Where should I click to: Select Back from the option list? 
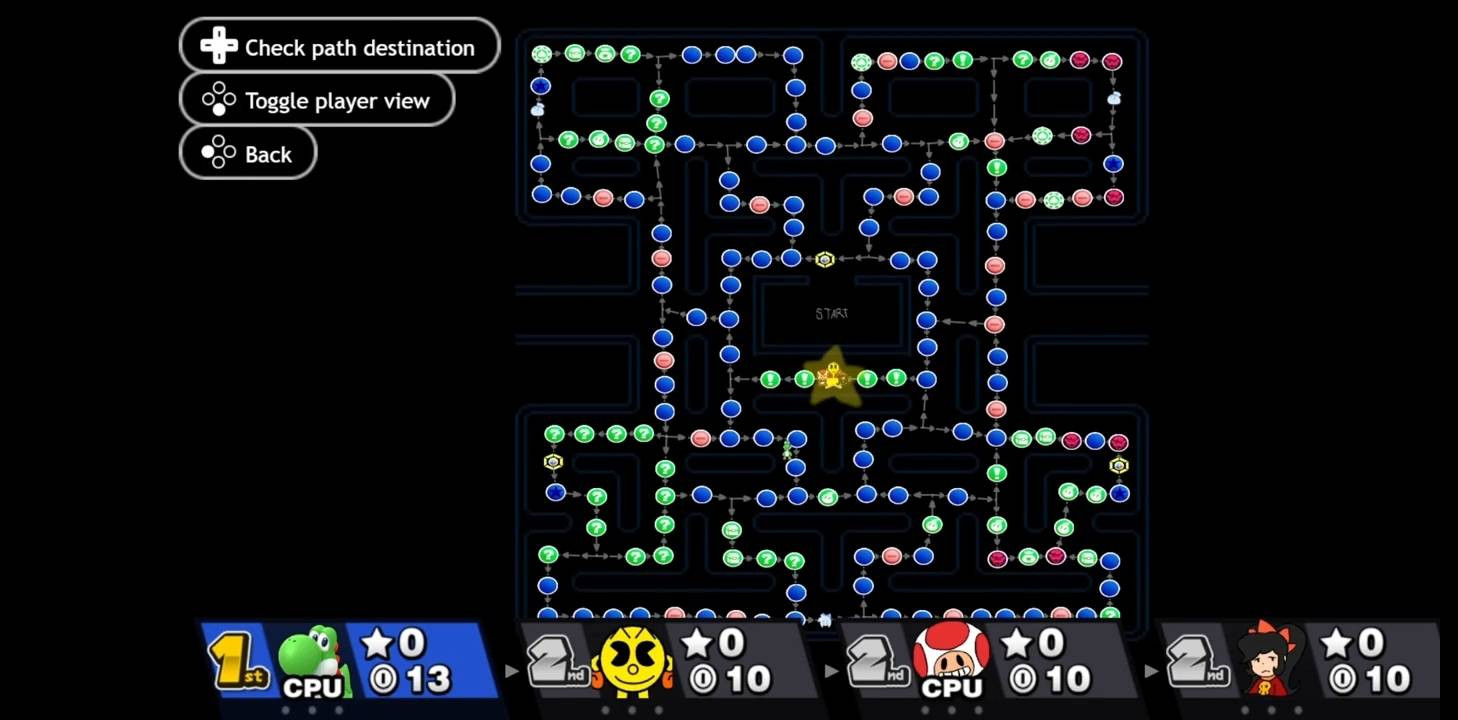(247, 153)
